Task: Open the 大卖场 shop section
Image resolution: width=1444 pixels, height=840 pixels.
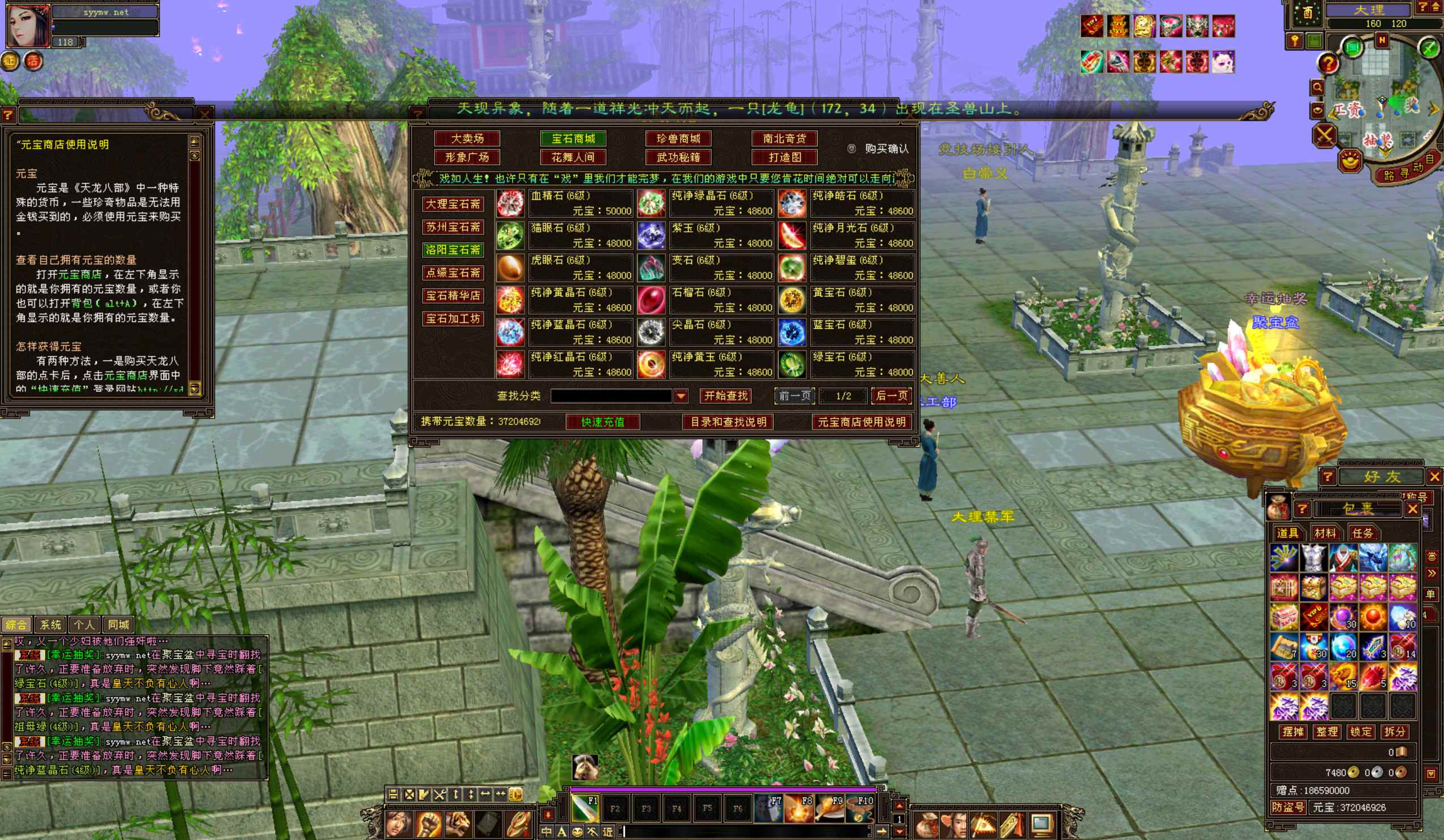Action: point(467,139)
